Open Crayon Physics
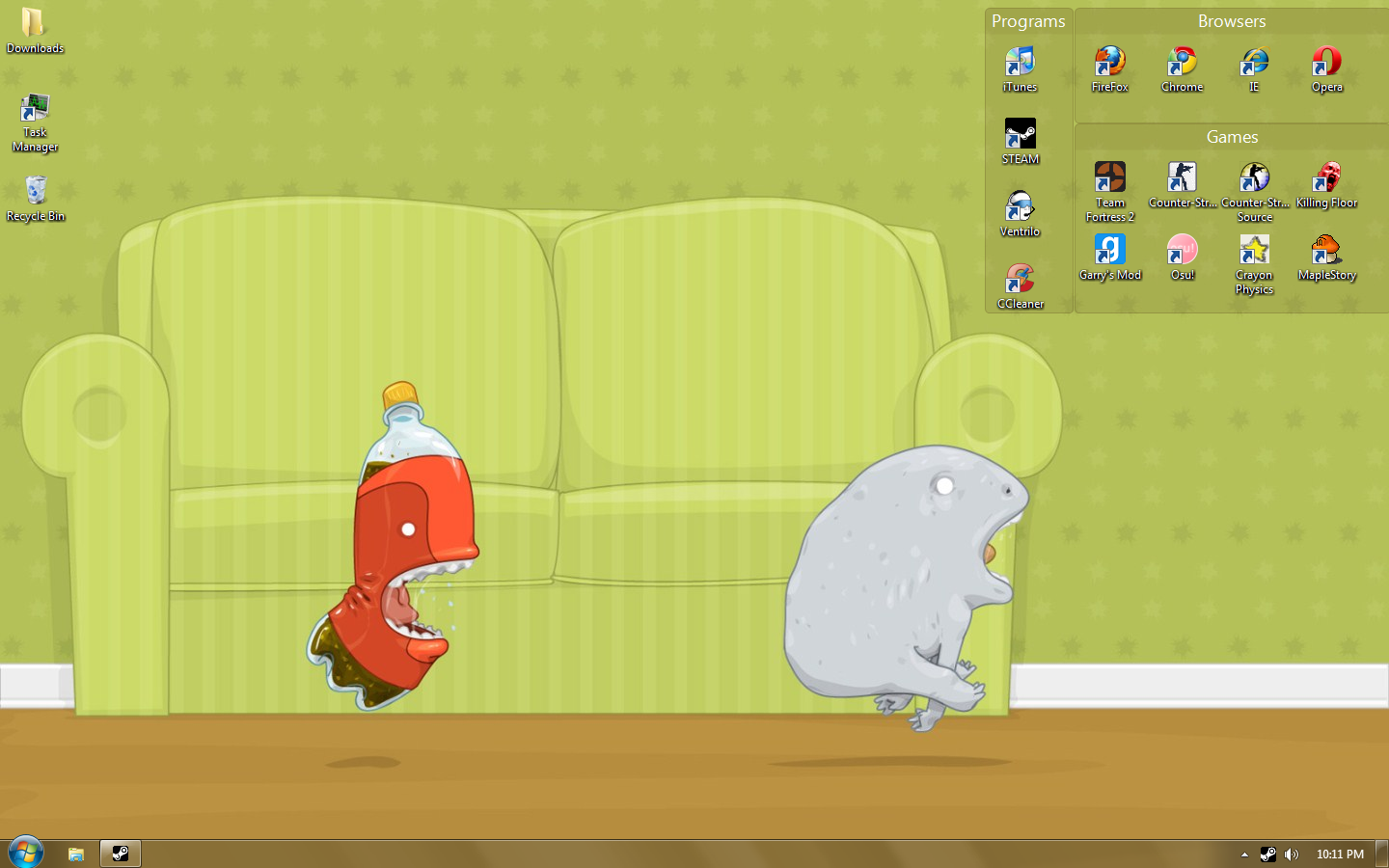 (x=1254, y=252)
